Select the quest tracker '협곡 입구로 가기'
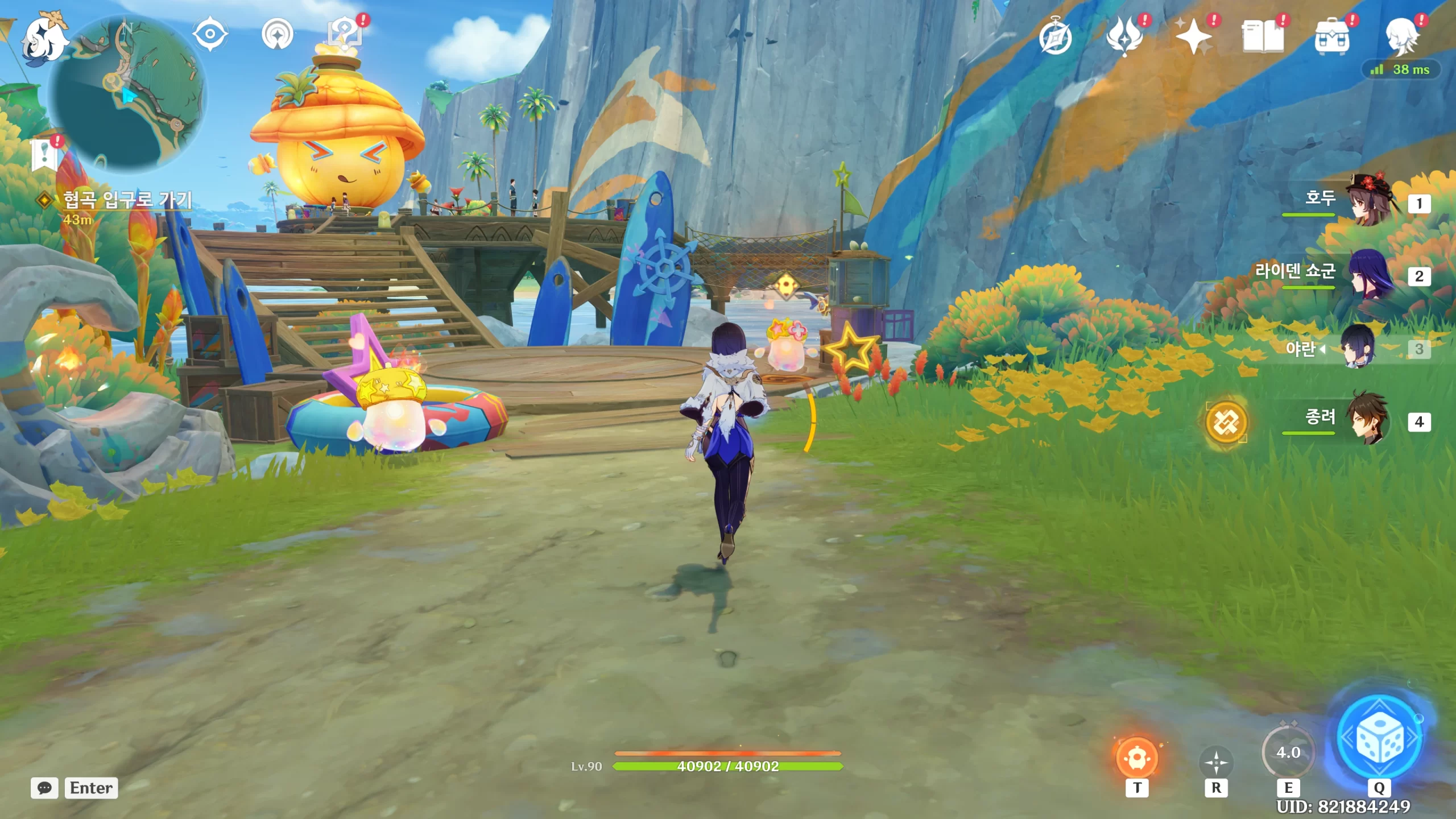 coord(127,200)
